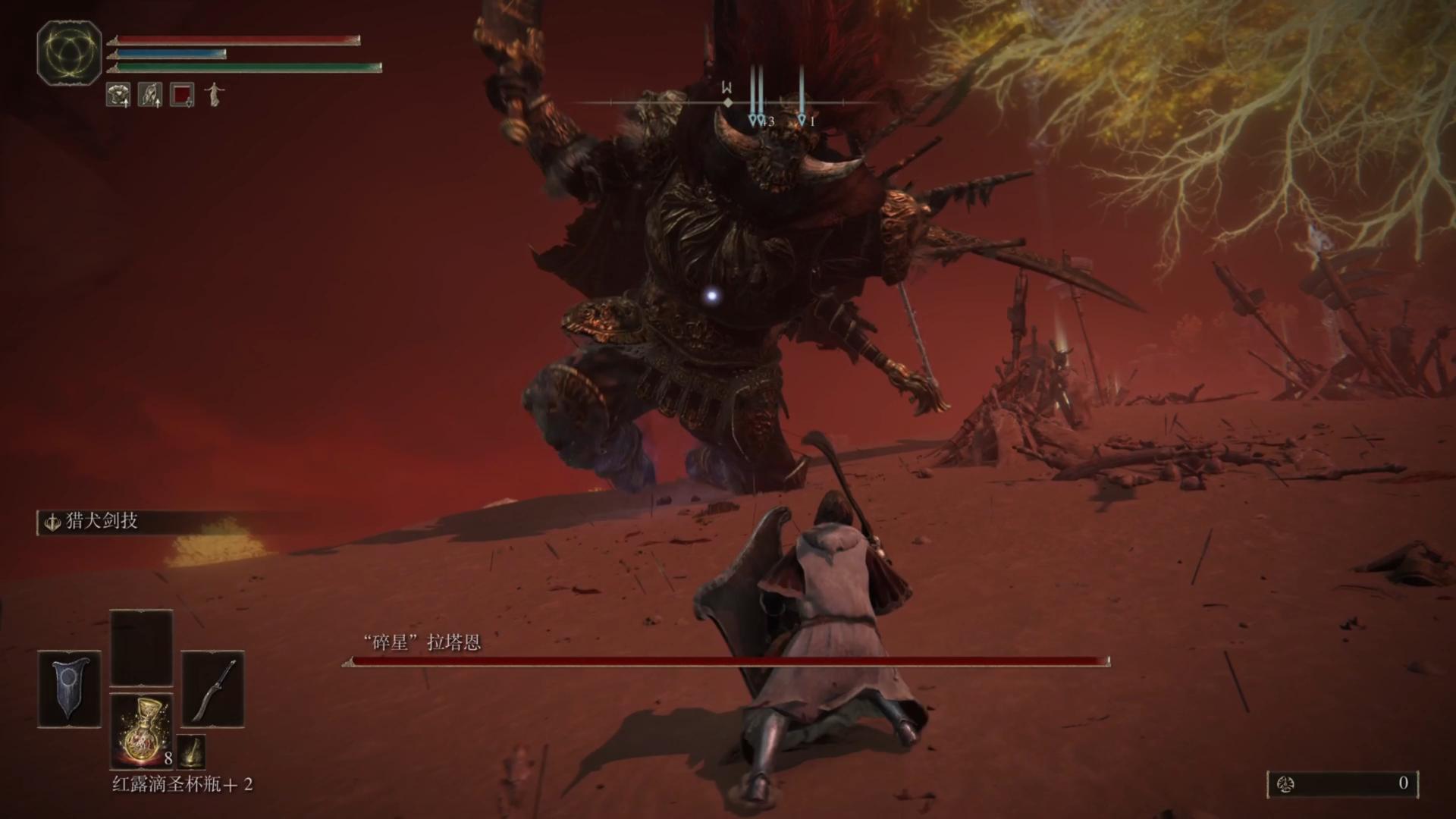The height and width of the screenshot is (819, 1456).
Task: Inspect the gauntlet buff status icon
Action: coord(150,95)
